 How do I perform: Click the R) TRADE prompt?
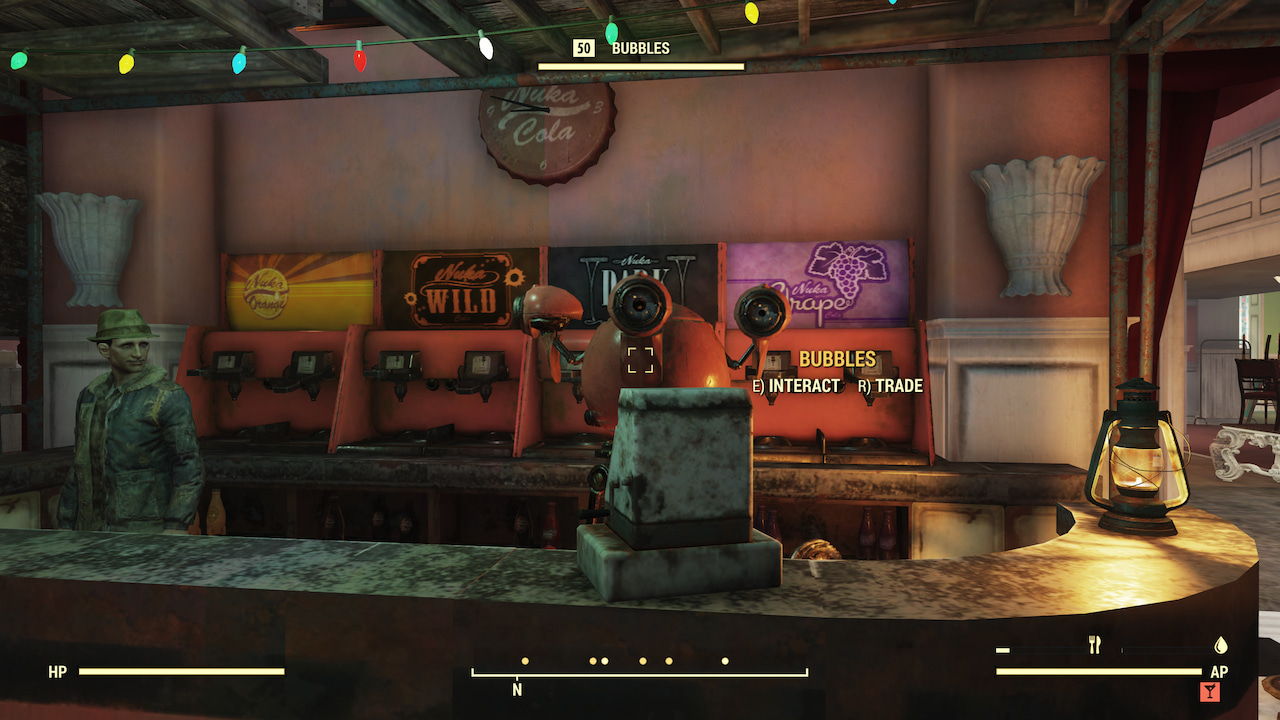[891, 385]
